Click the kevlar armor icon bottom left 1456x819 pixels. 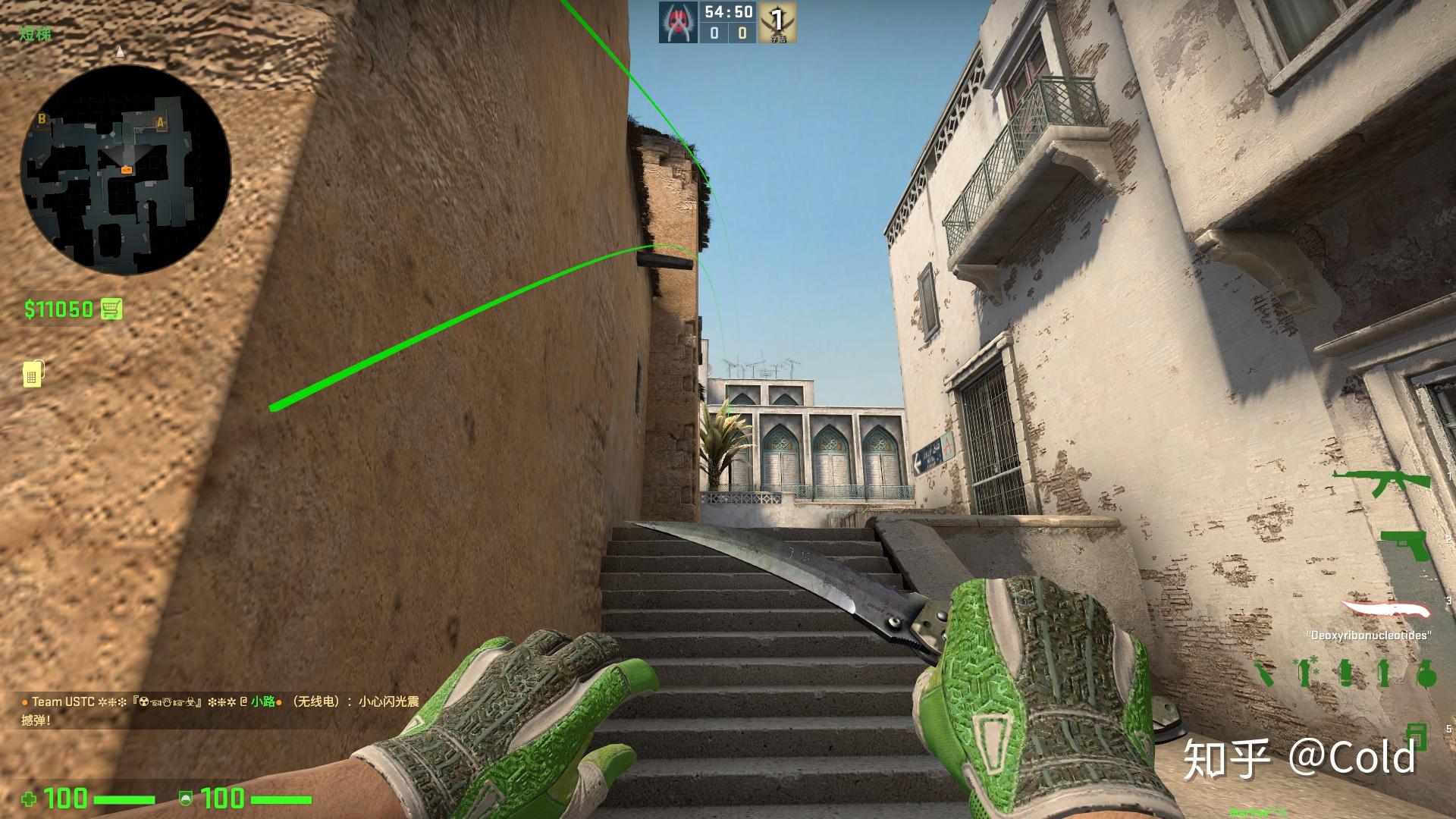coord(185,799)
